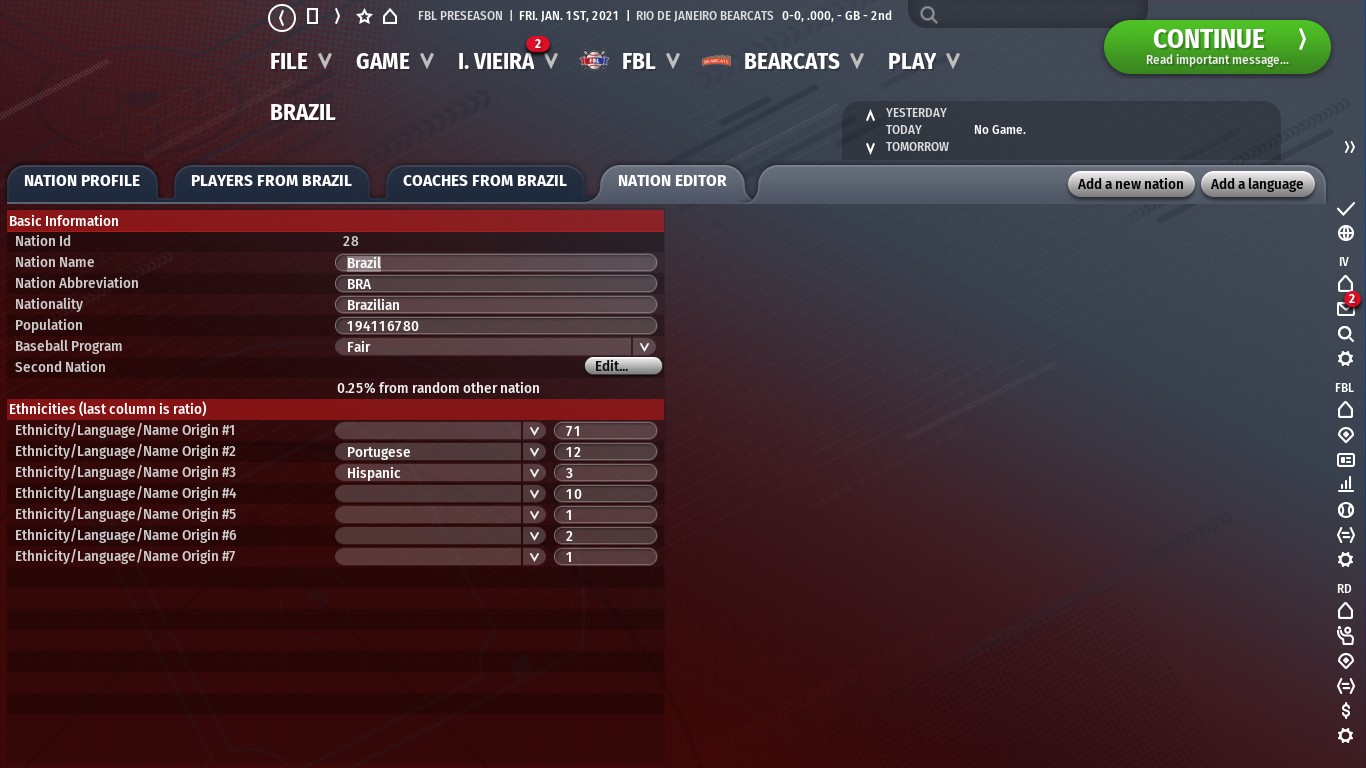Open the Game menu
The image size is (1366, 768).
(393, 62)
